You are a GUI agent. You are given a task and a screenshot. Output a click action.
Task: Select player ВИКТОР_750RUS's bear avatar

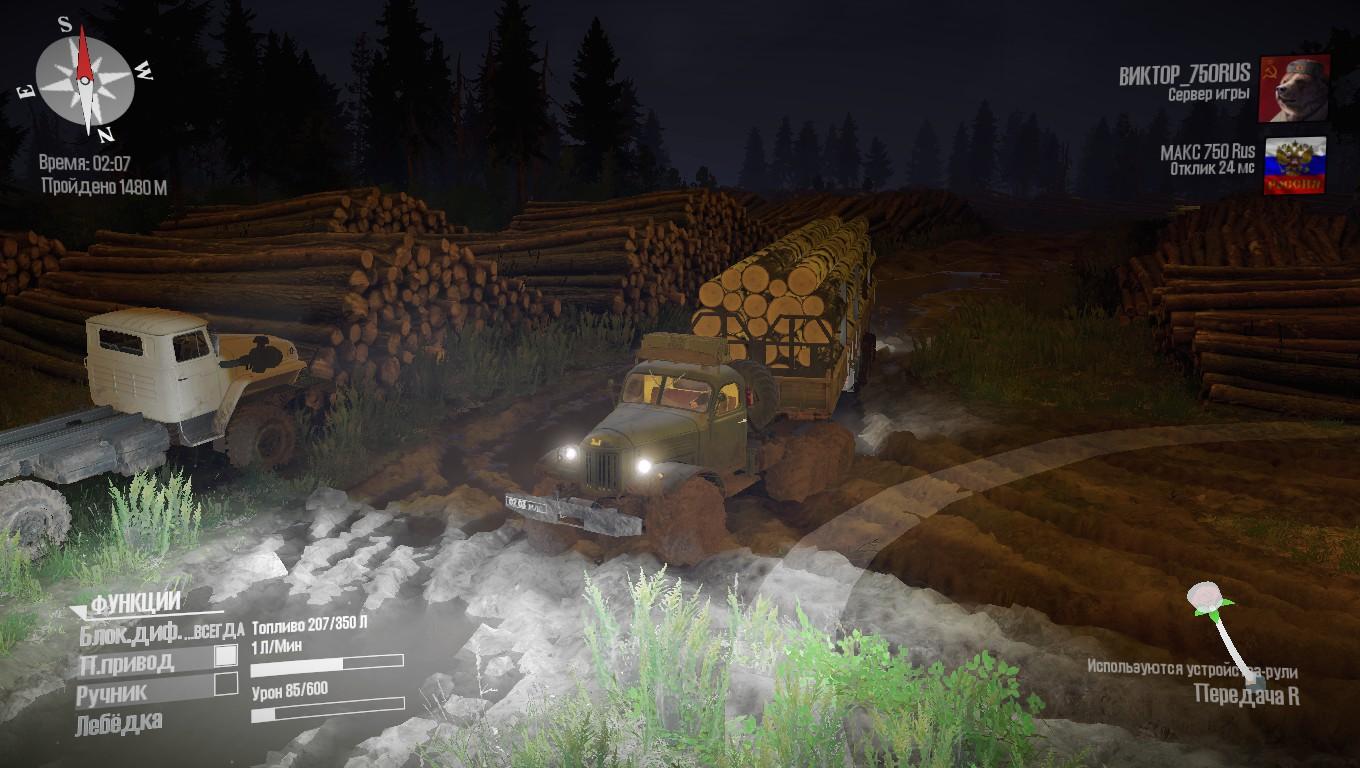click(1294, 89)
